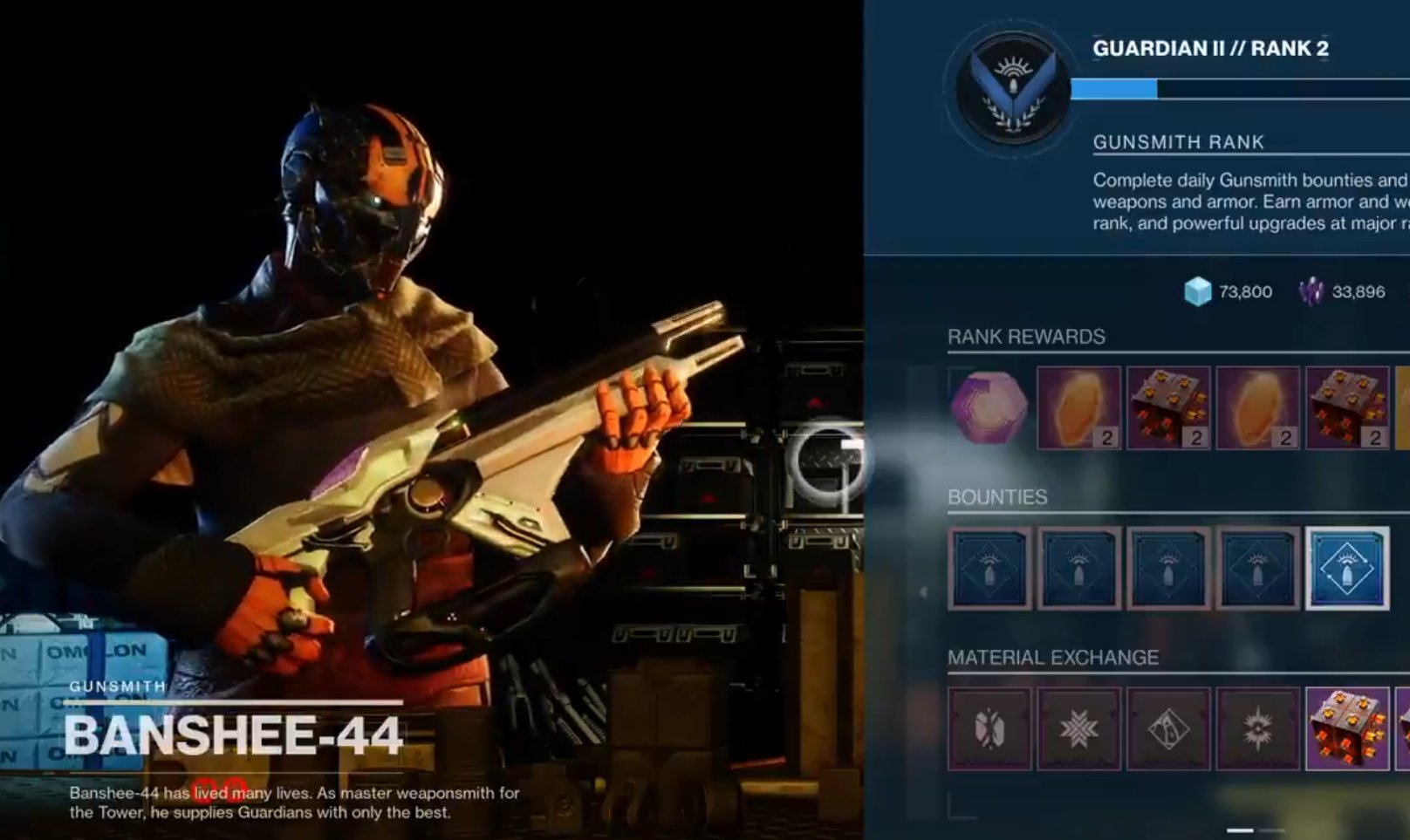Select the Guardian II // Rank 2 title
The width and height of the screenshot is (1410, 840).
click(x=1210, y=49)
